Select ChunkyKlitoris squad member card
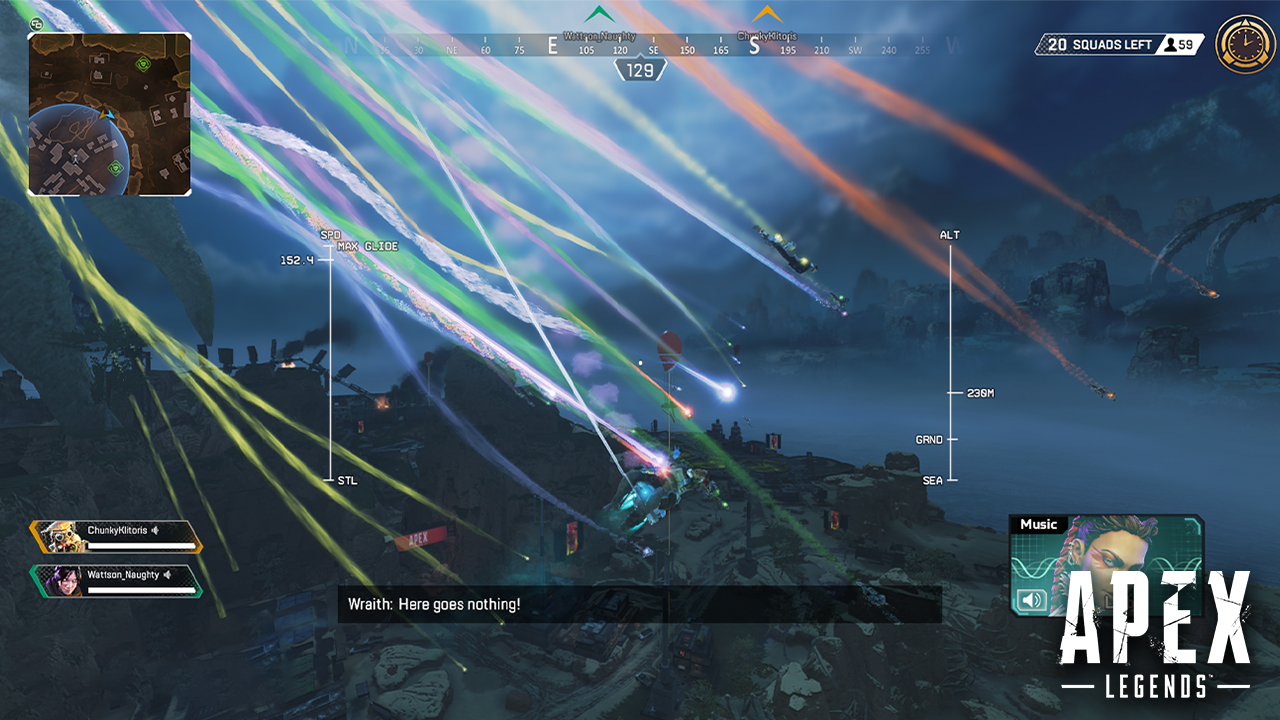 [x=116, y=537]
